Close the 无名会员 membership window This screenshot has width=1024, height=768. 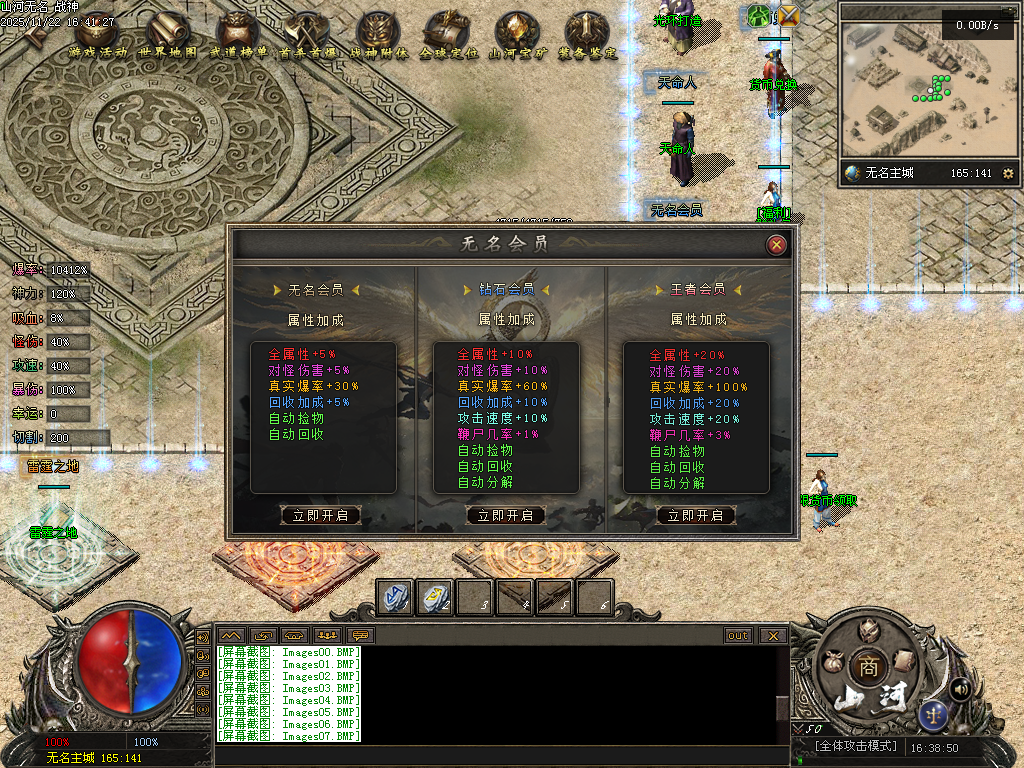[x=776, y=245]
